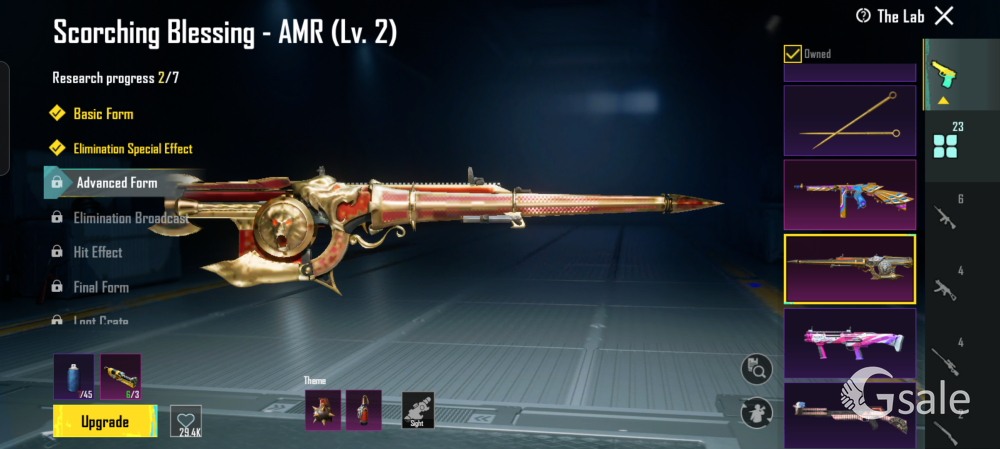
Task: Select the colorful Thompson gun skin
Action: pos(849,194)
